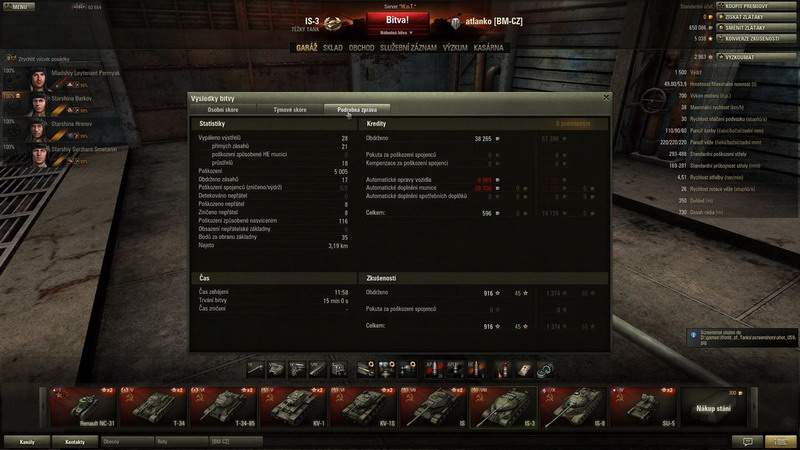Open the Kanály chat channels button

point(28,441)
